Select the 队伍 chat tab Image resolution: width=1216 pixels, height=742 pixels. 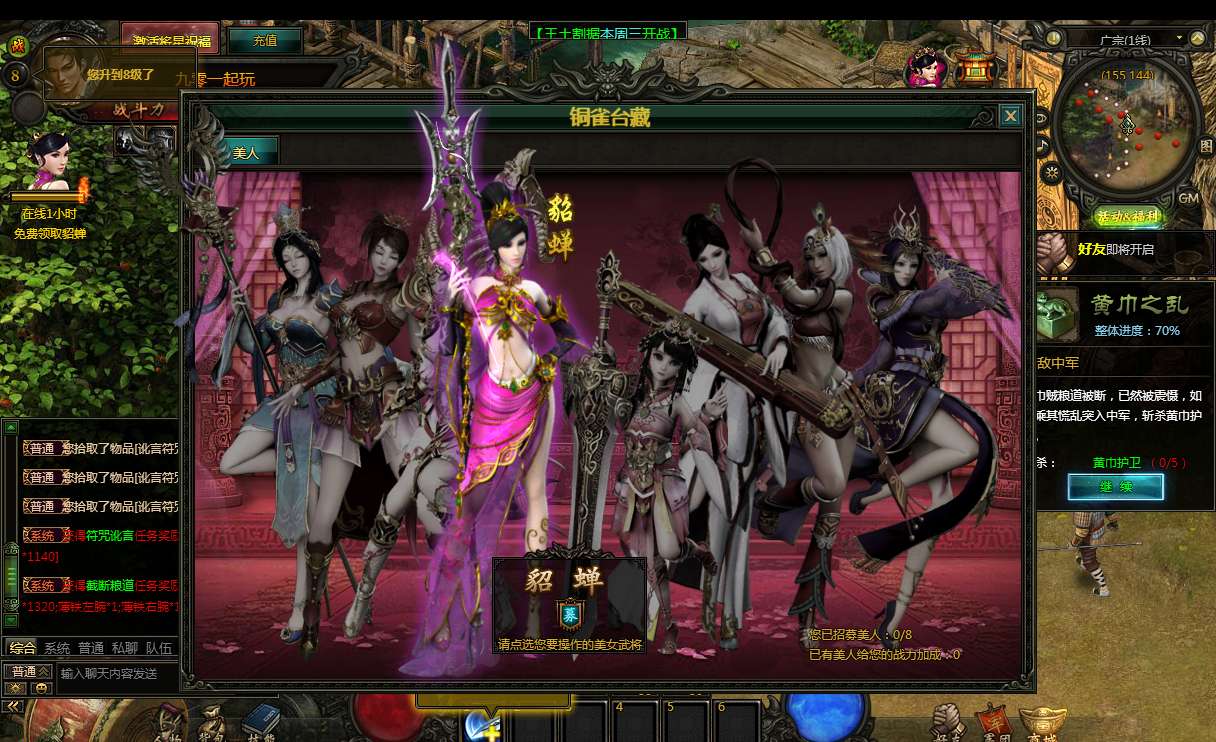(158, 648)
